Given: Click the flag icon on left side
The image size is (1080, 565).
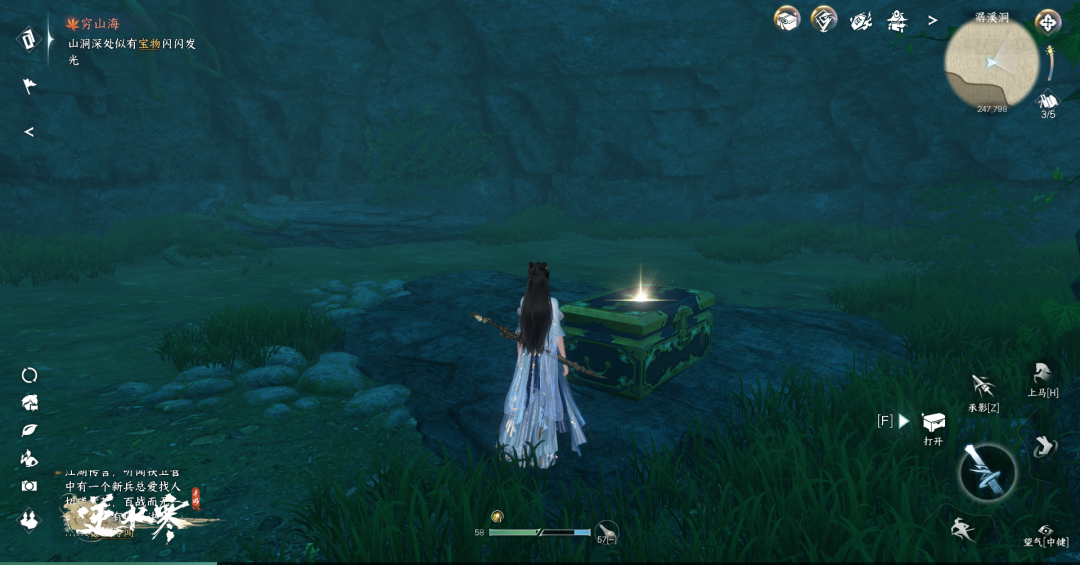Looking at the screenshot, I should pyautogui.click(x=29, y=87).
